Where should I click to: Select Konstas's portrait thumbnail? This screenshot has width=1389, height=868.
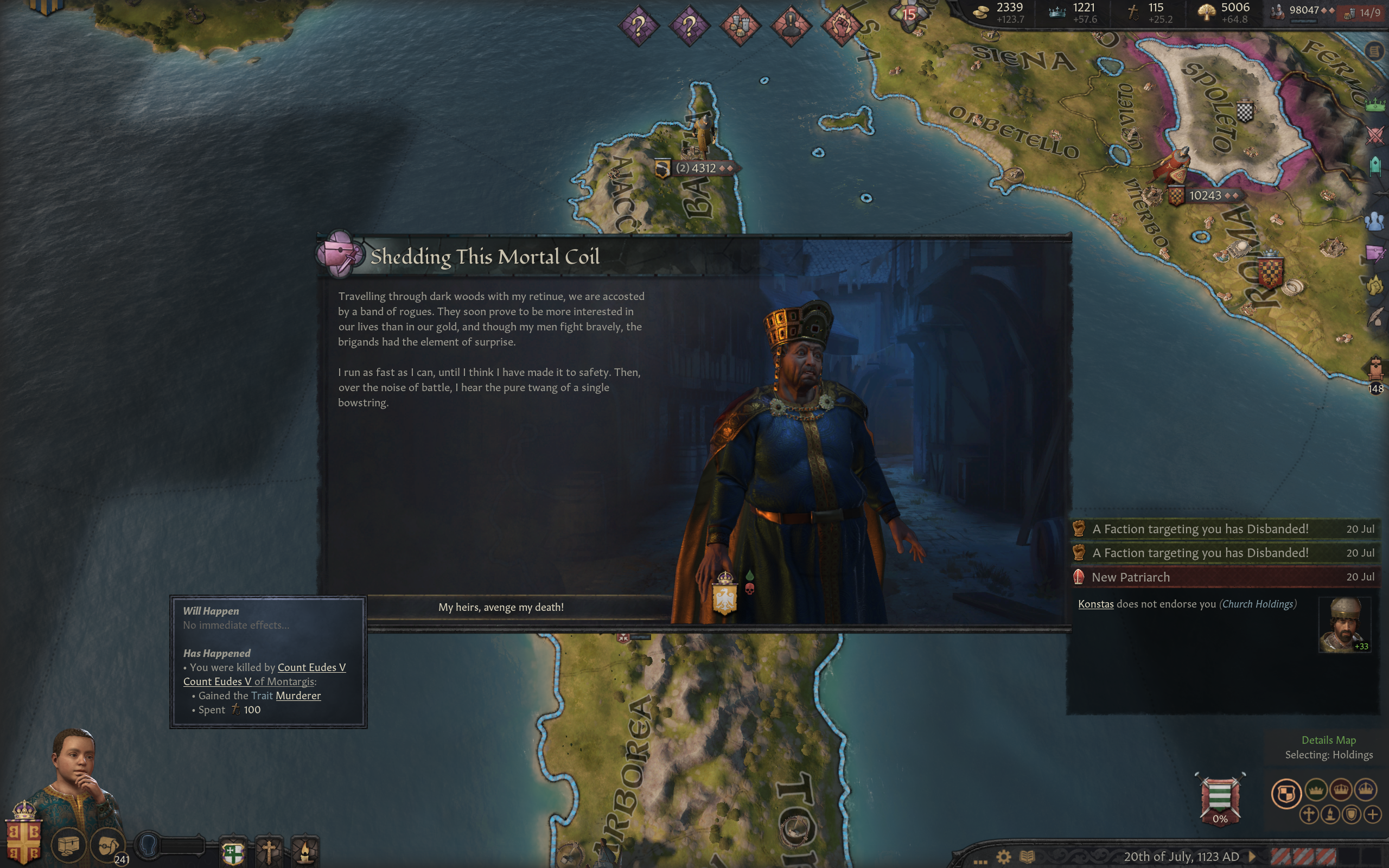click(1343, 624)
